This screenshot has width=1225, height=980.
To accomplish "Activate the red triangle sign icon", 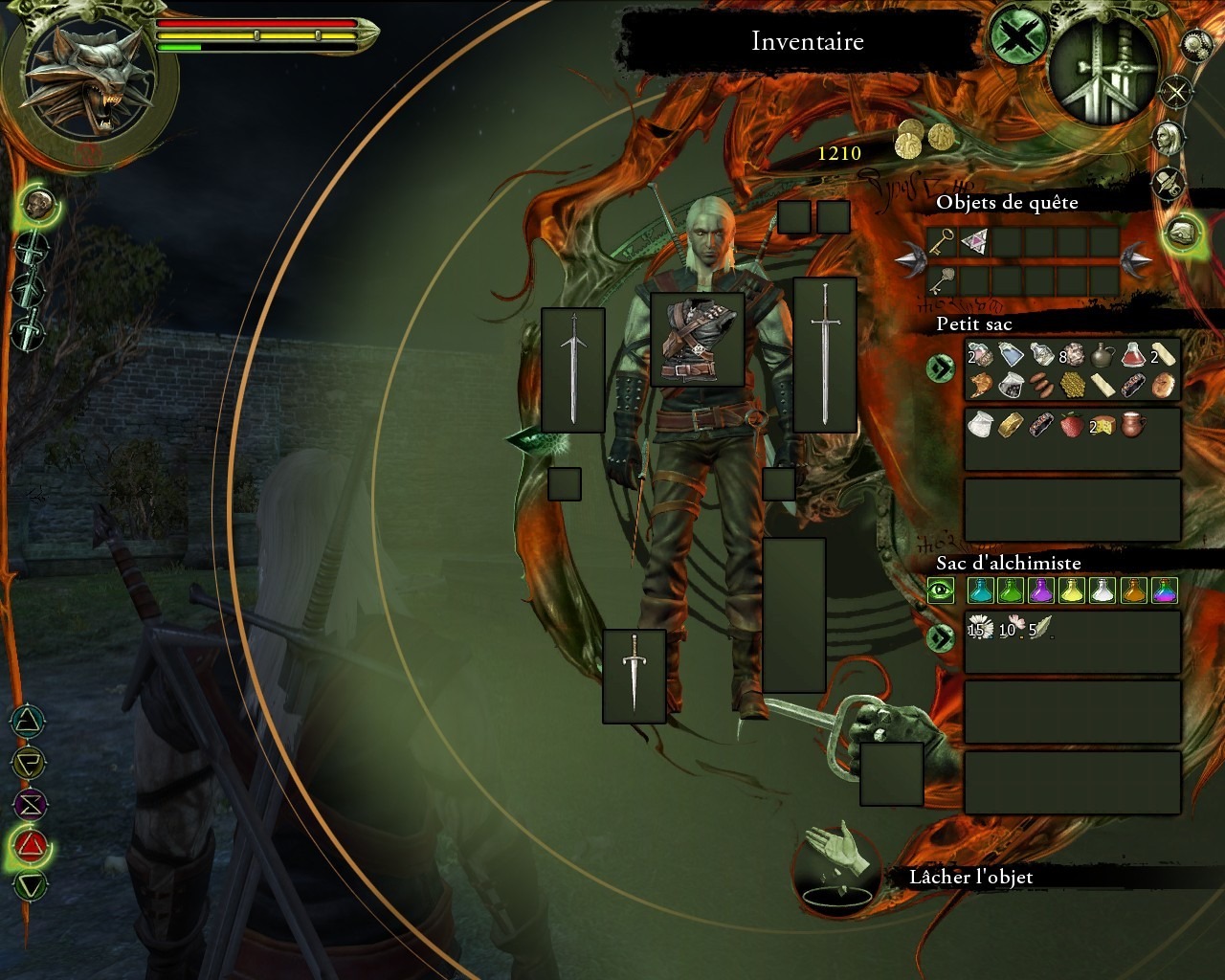I will (x=32, y=843).
